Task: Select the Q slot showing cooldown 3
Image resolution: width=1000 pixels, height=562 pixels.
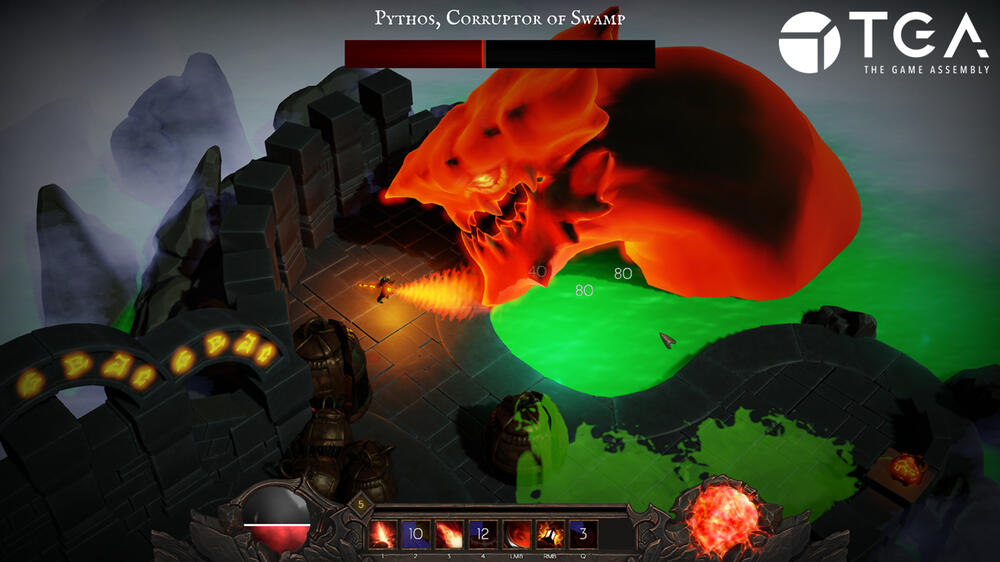Action: (x=582, y=533)
